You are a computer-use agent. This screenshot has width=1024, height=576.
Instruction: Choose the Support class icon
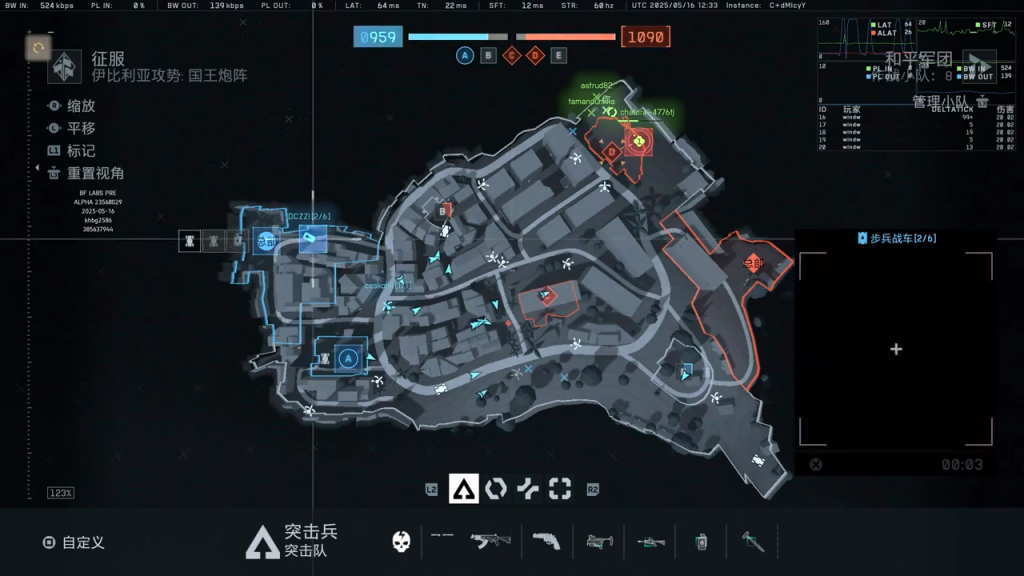pyautogui.click(x=528, y=488)
